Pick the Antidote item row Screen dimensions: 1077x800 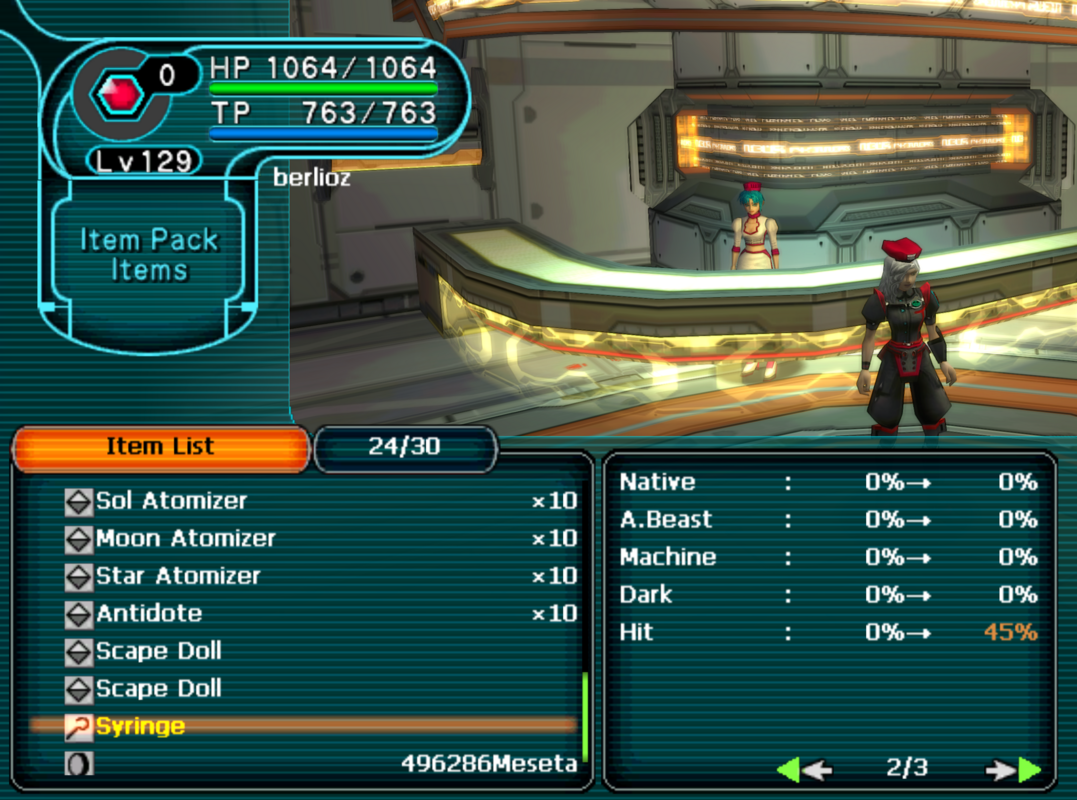149,614
